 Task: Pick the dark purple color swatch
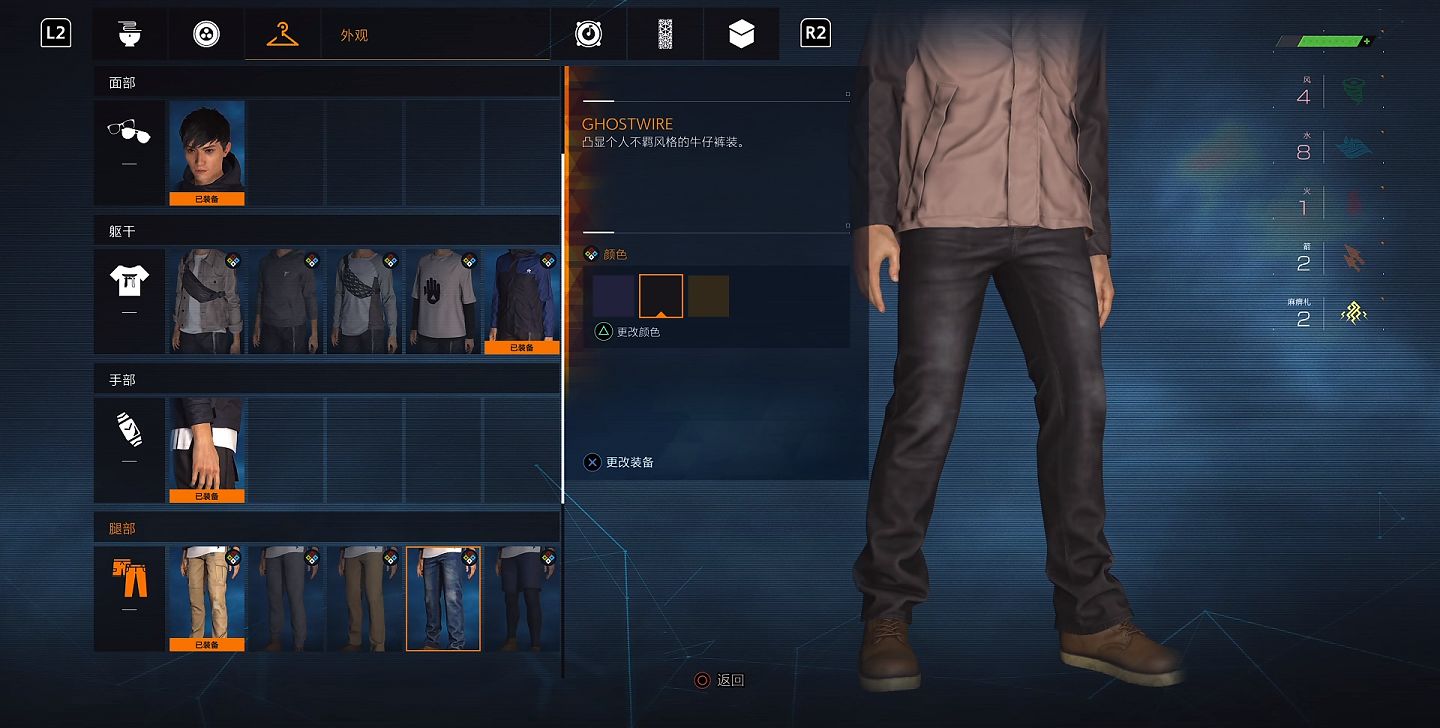(613, 296)
